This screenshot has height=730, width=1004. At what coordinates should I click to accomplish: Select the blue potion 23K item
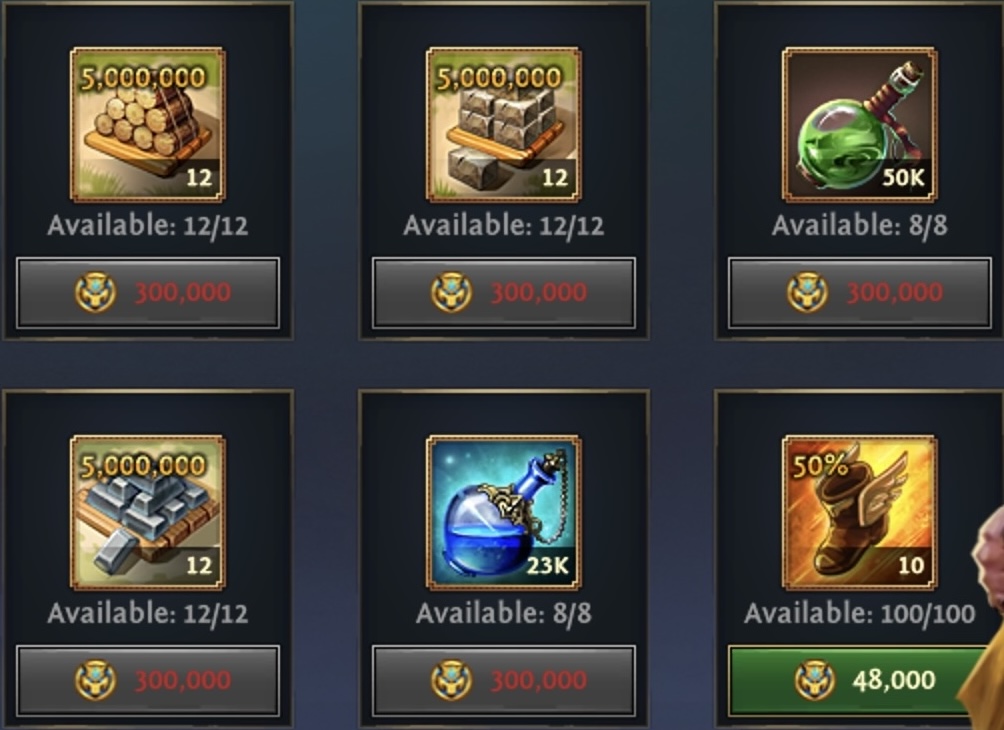point(503,512)
